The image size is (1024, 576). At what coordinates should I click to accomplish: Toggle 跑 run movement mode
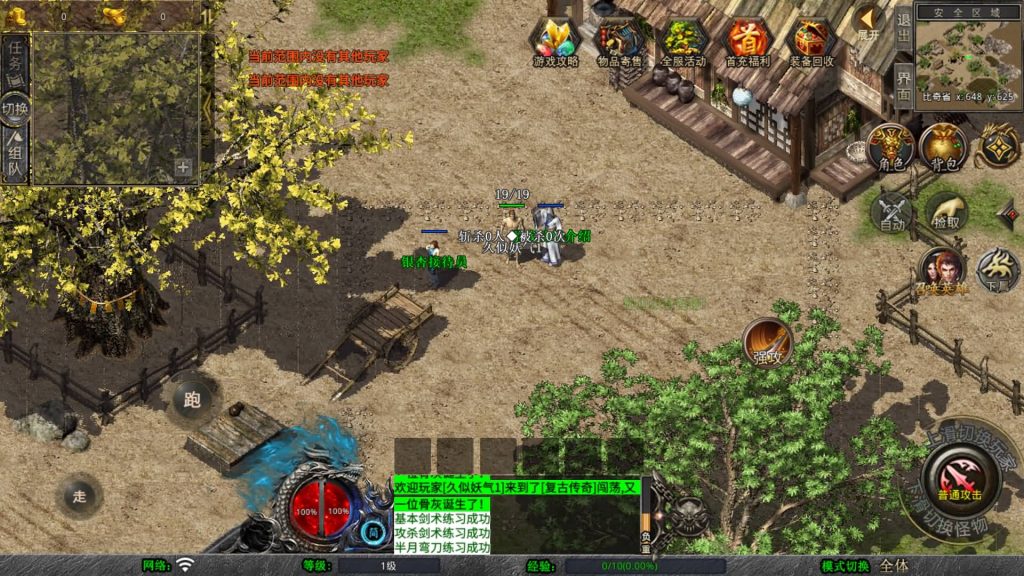192,400
